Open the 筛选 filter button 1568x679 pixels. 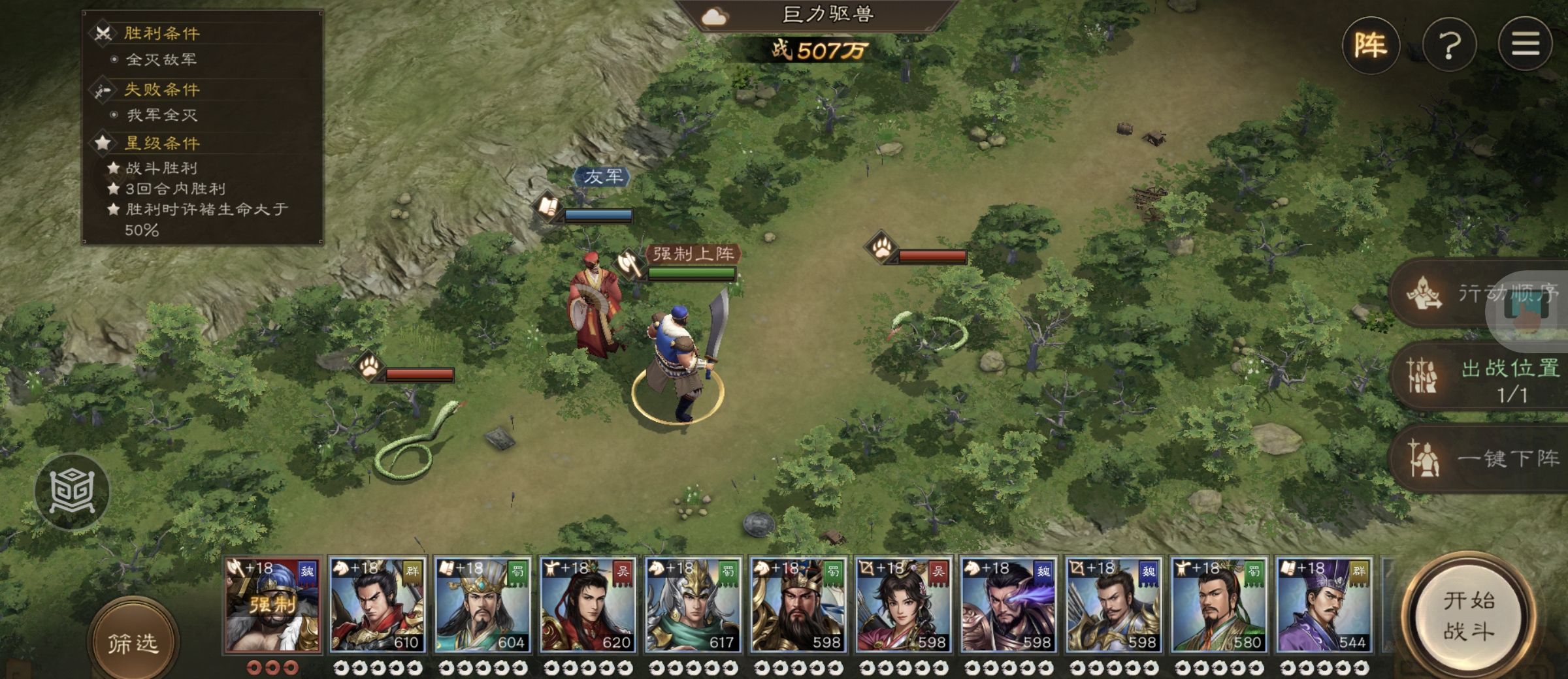point(133,642)
